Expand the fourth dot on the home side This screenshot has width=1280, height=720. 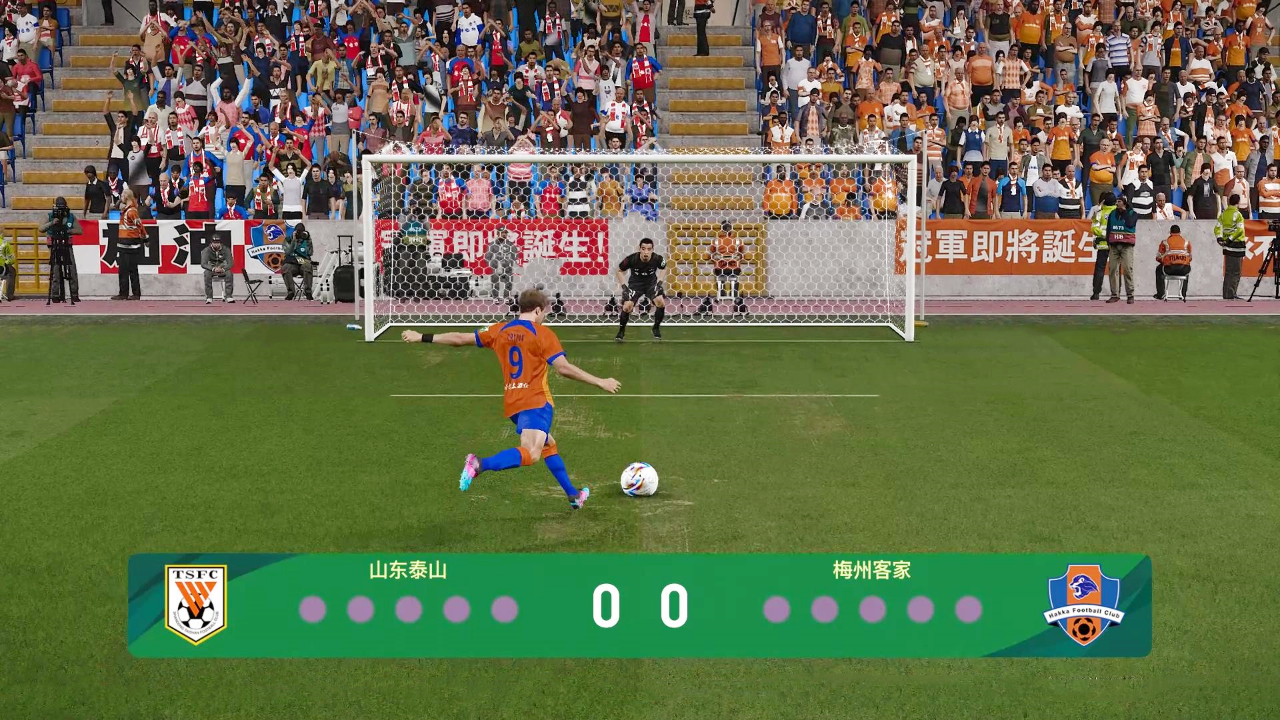click(x=457, y=610)
